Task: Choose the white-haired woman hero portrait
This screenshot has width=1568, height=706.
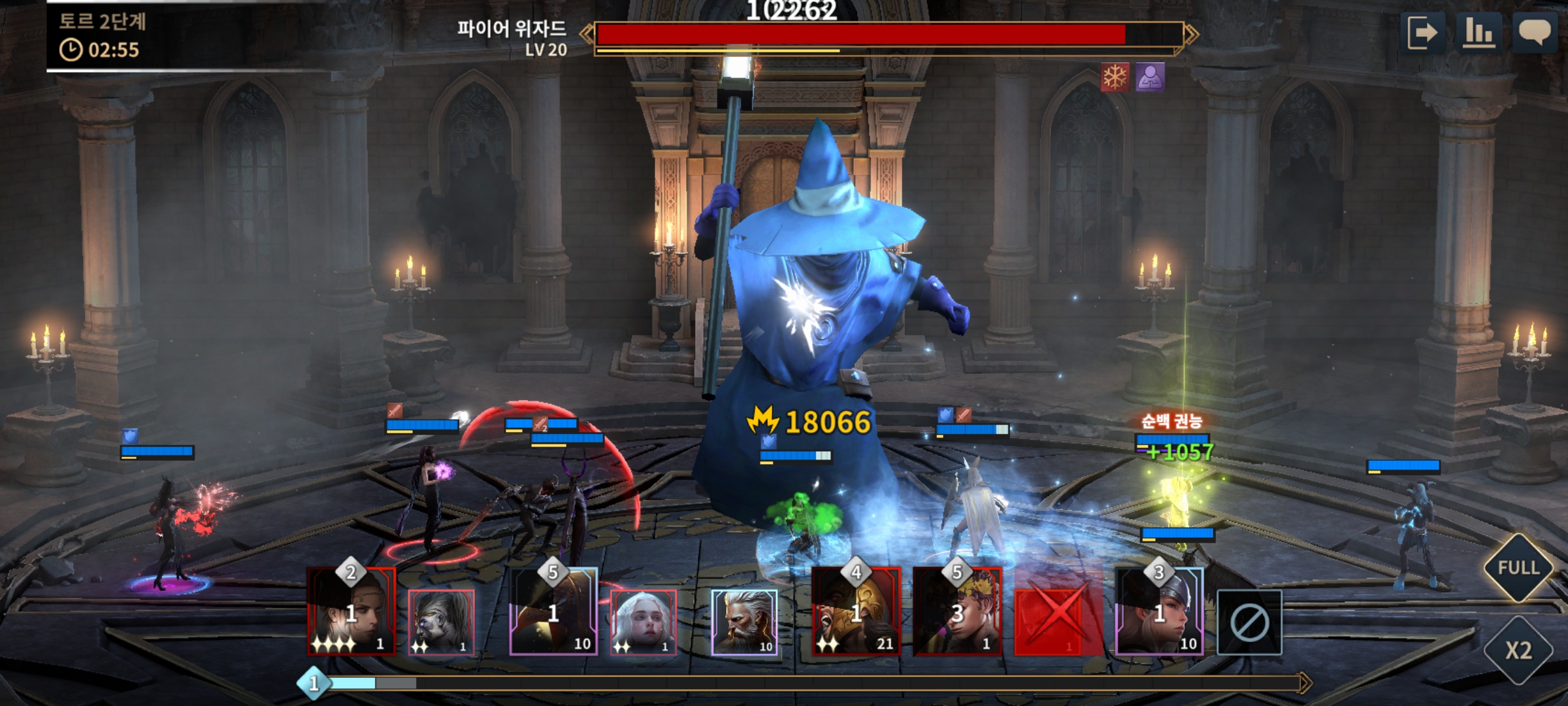Action: pyautogui.click(x=643, y=622)
